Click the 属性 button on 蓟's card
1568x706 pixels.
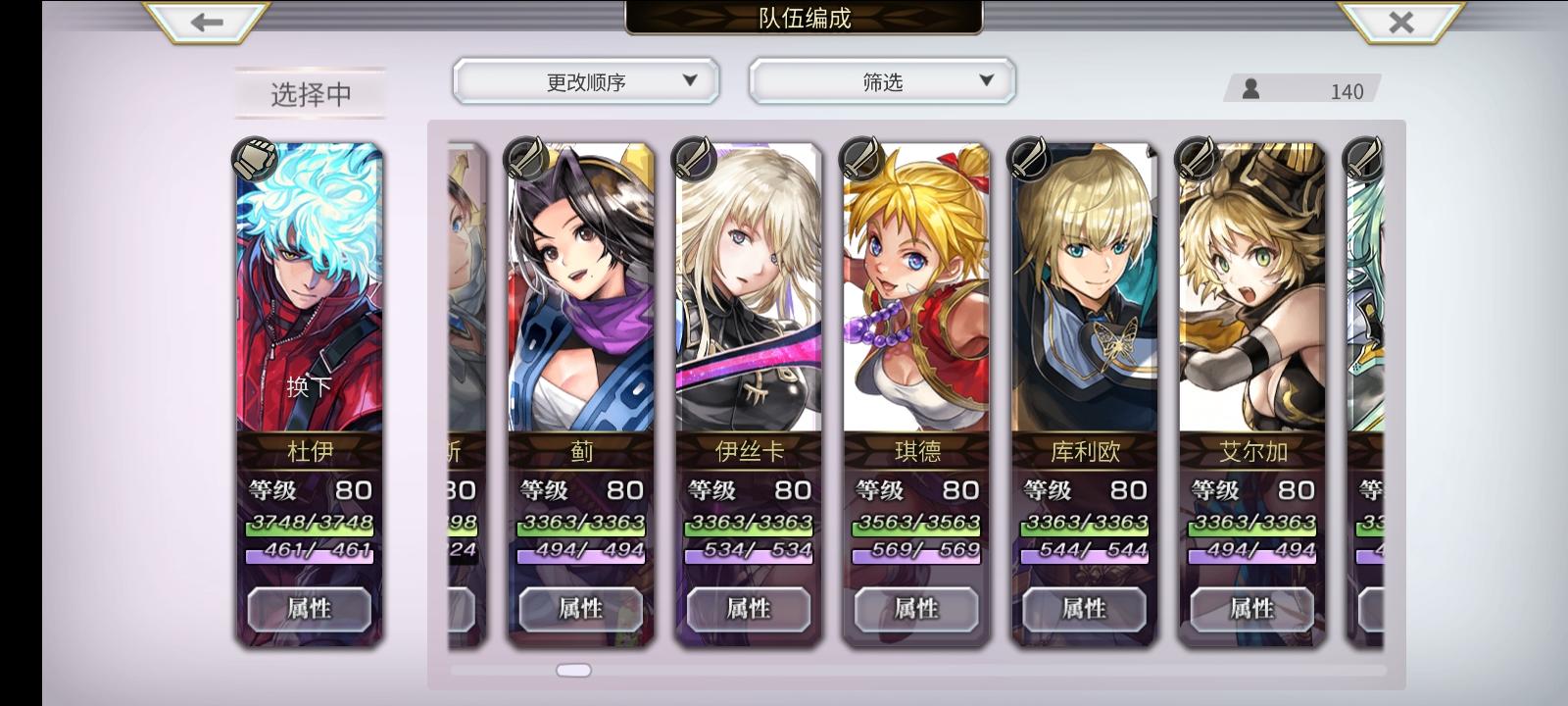[x=579, y=609]
